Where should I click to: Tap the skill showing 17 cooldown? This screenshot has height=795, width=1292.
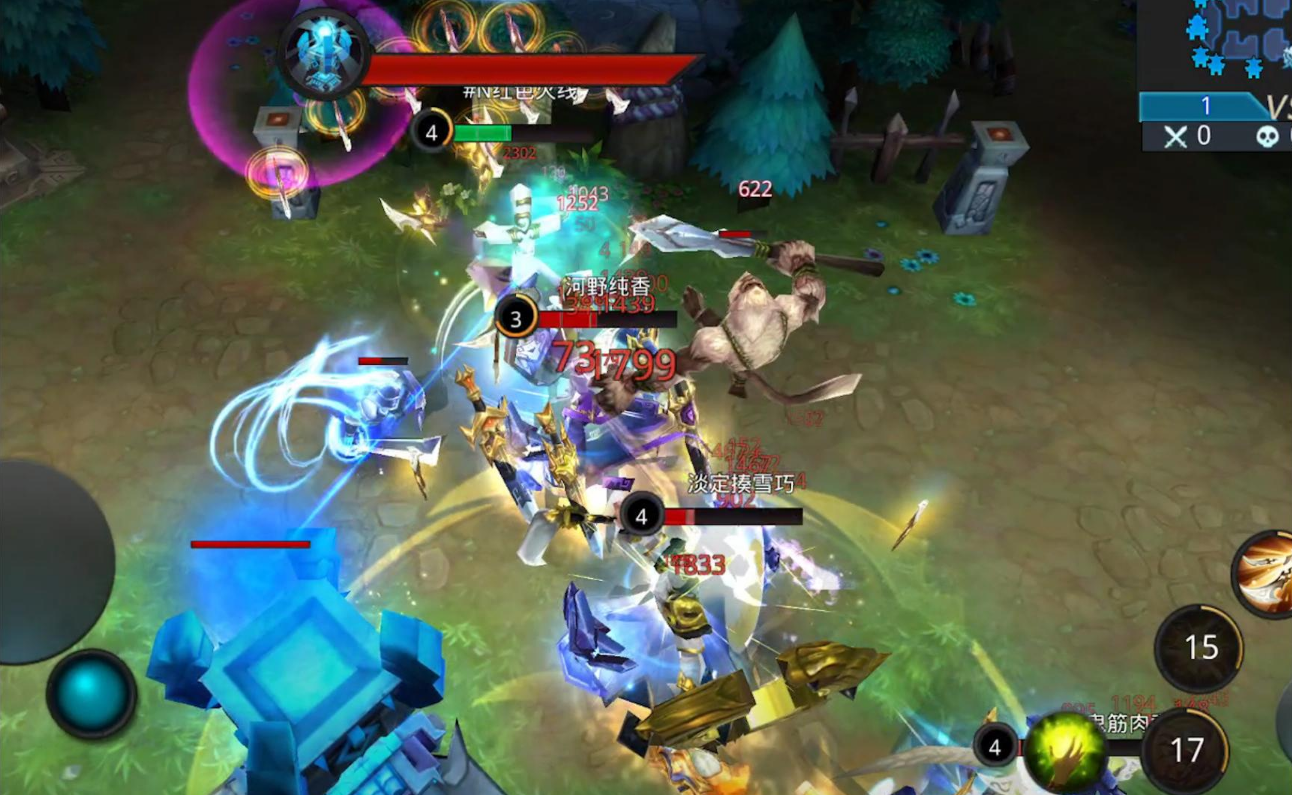pos(1187,750)
